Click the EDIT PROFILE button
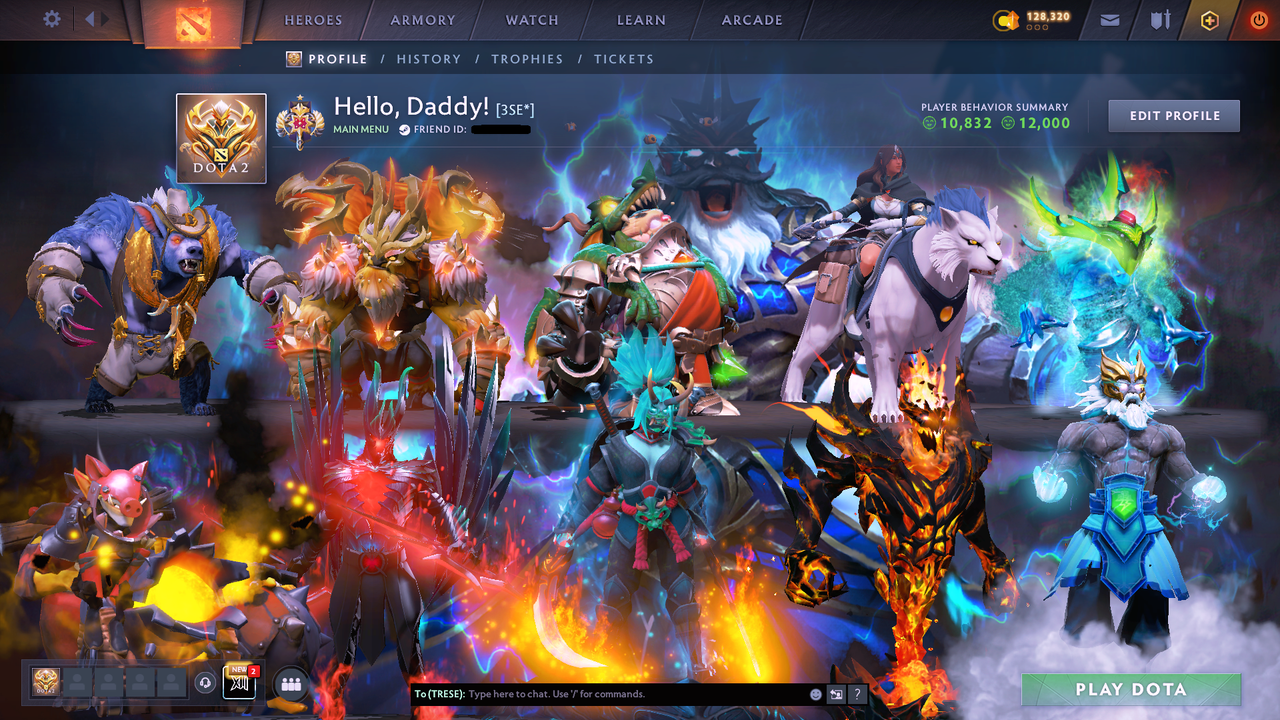This screenshot has height=720, width=1280. 1173,115
